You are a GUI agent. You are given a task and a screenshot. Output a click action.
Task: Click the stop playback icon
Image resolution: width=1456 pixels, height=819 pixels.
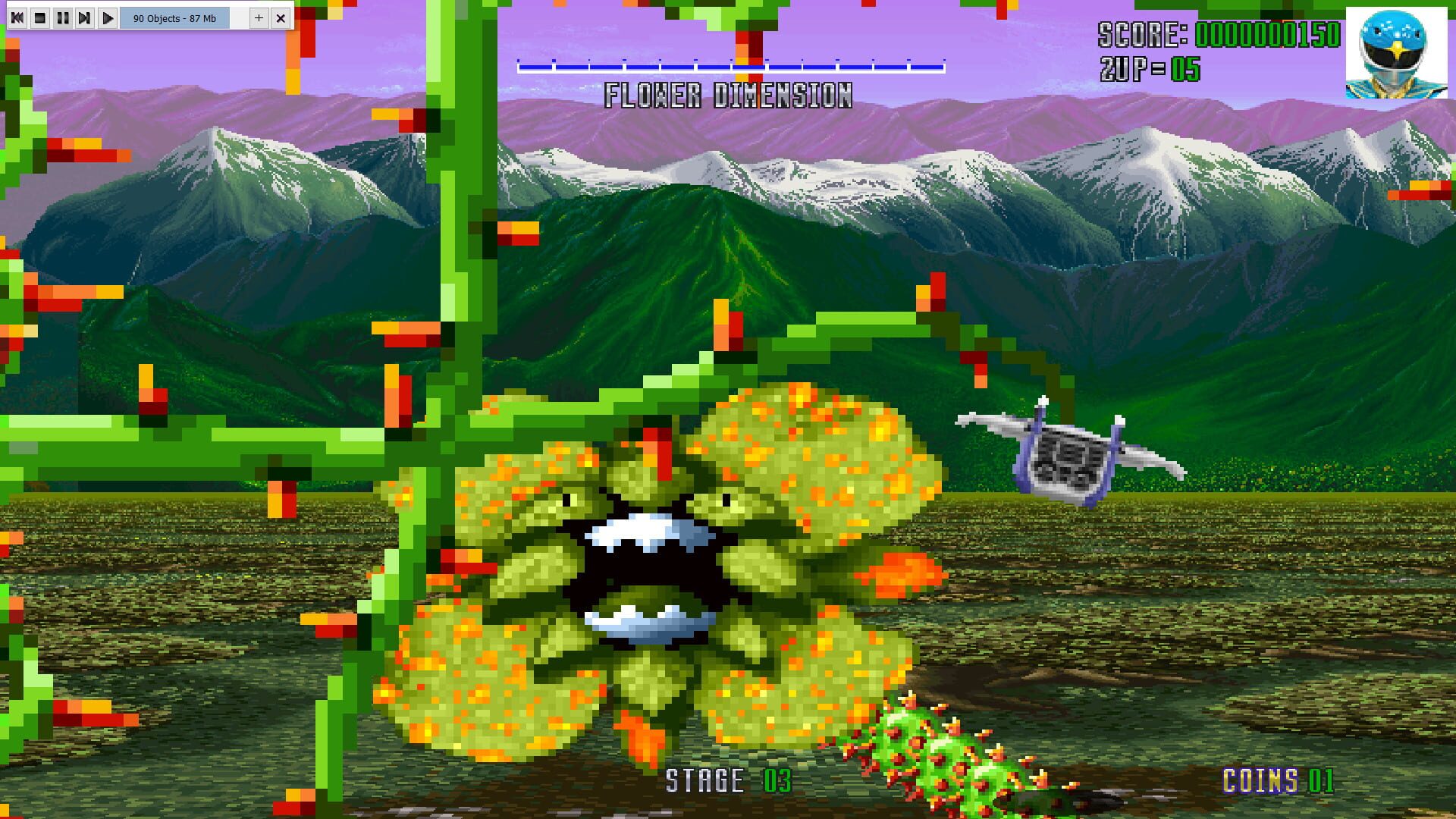pyautogui.click(x=39, y=18)
